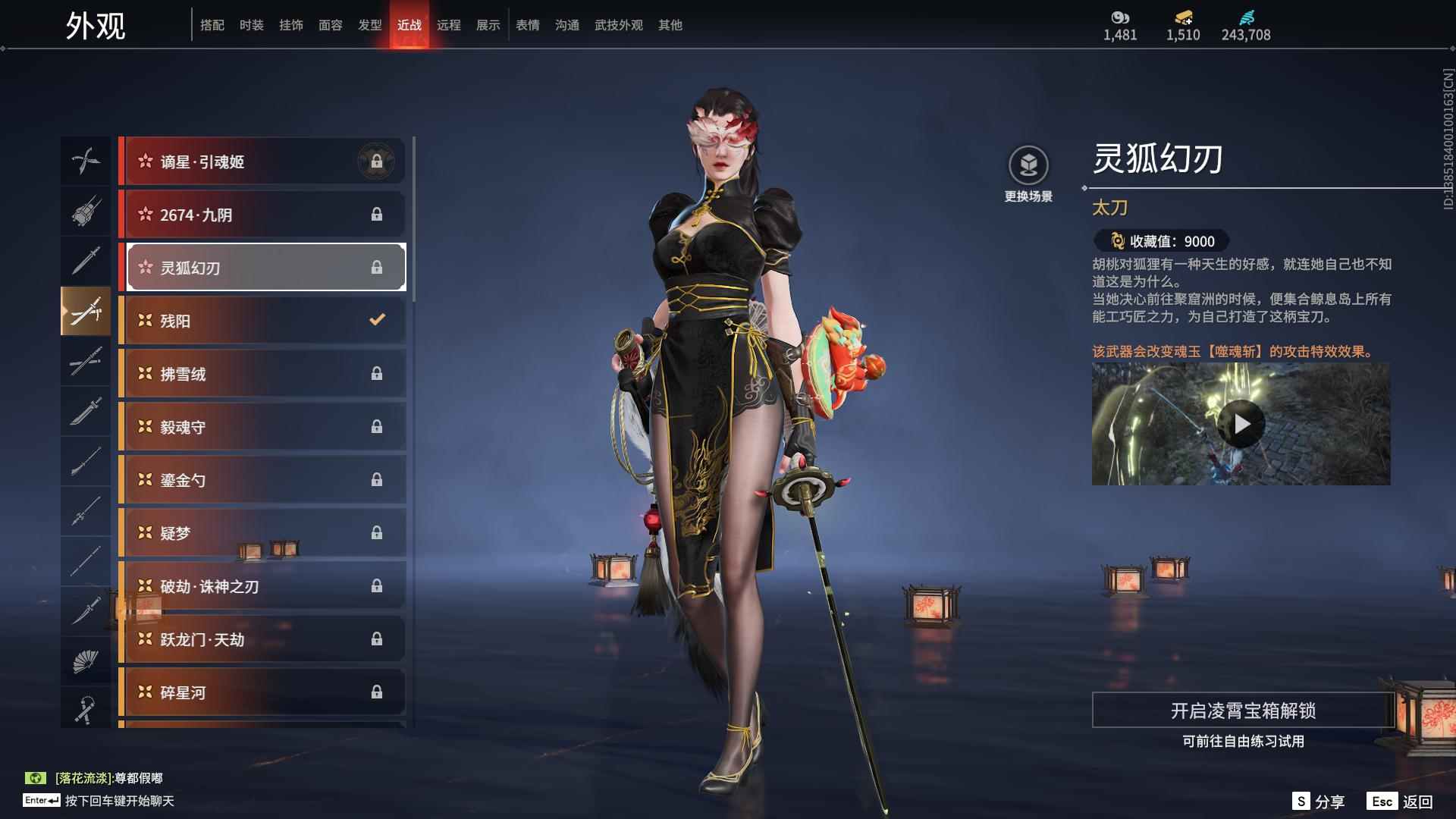Select the rope dart weapon category icon

point(86,708)
